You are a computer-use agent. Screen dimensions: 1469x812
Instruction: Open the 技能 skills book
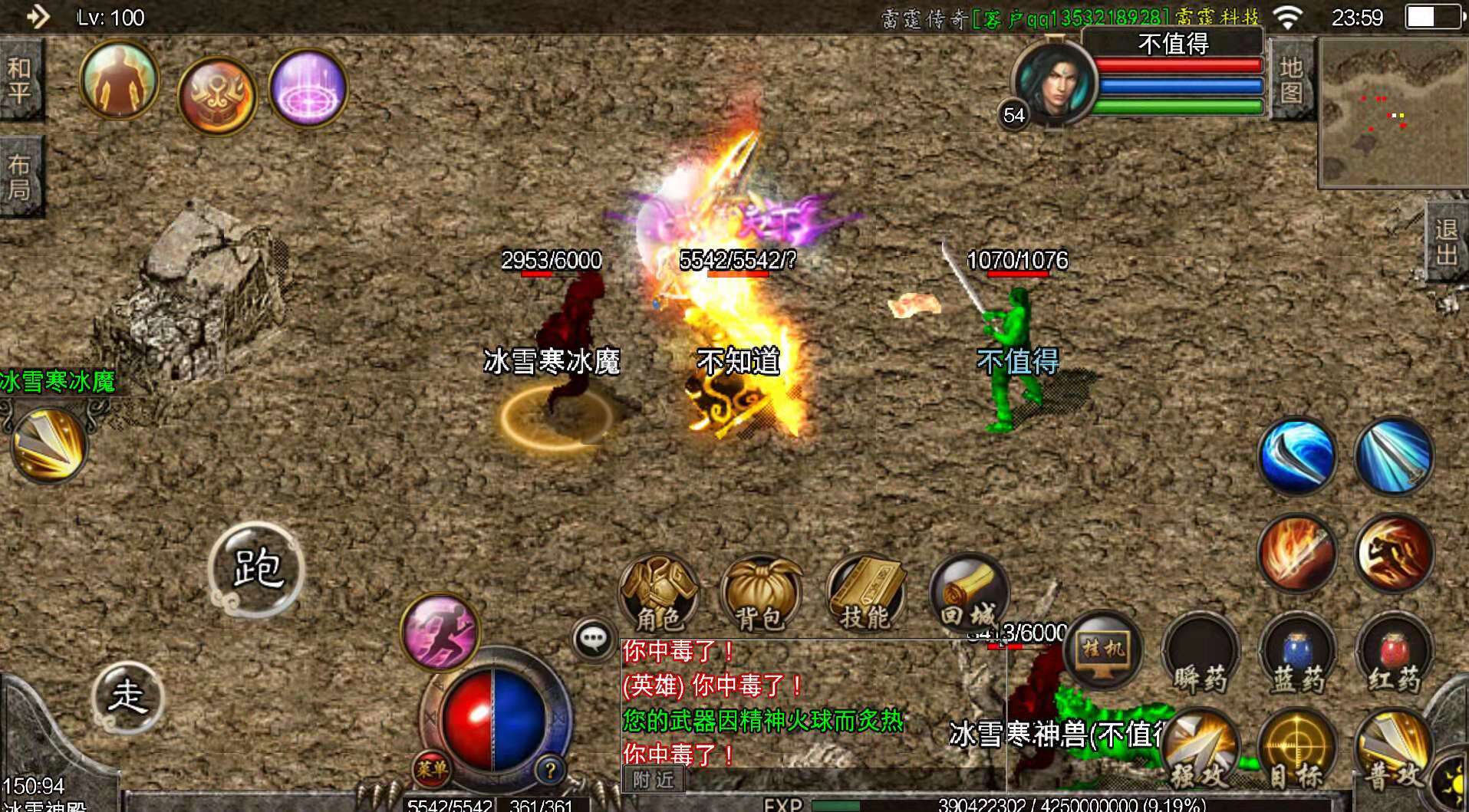click(865, 595)
